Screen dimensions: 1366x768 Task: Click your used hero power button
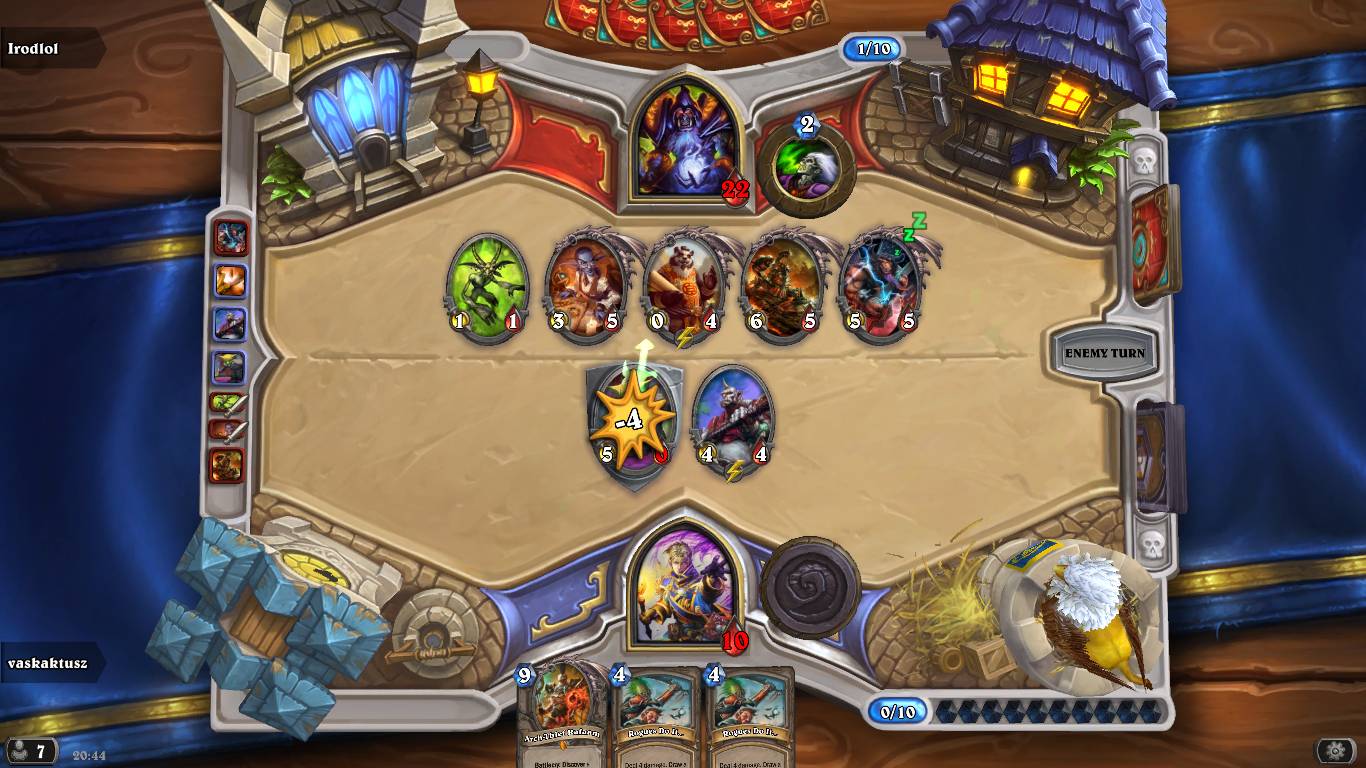tap(810, 588)
